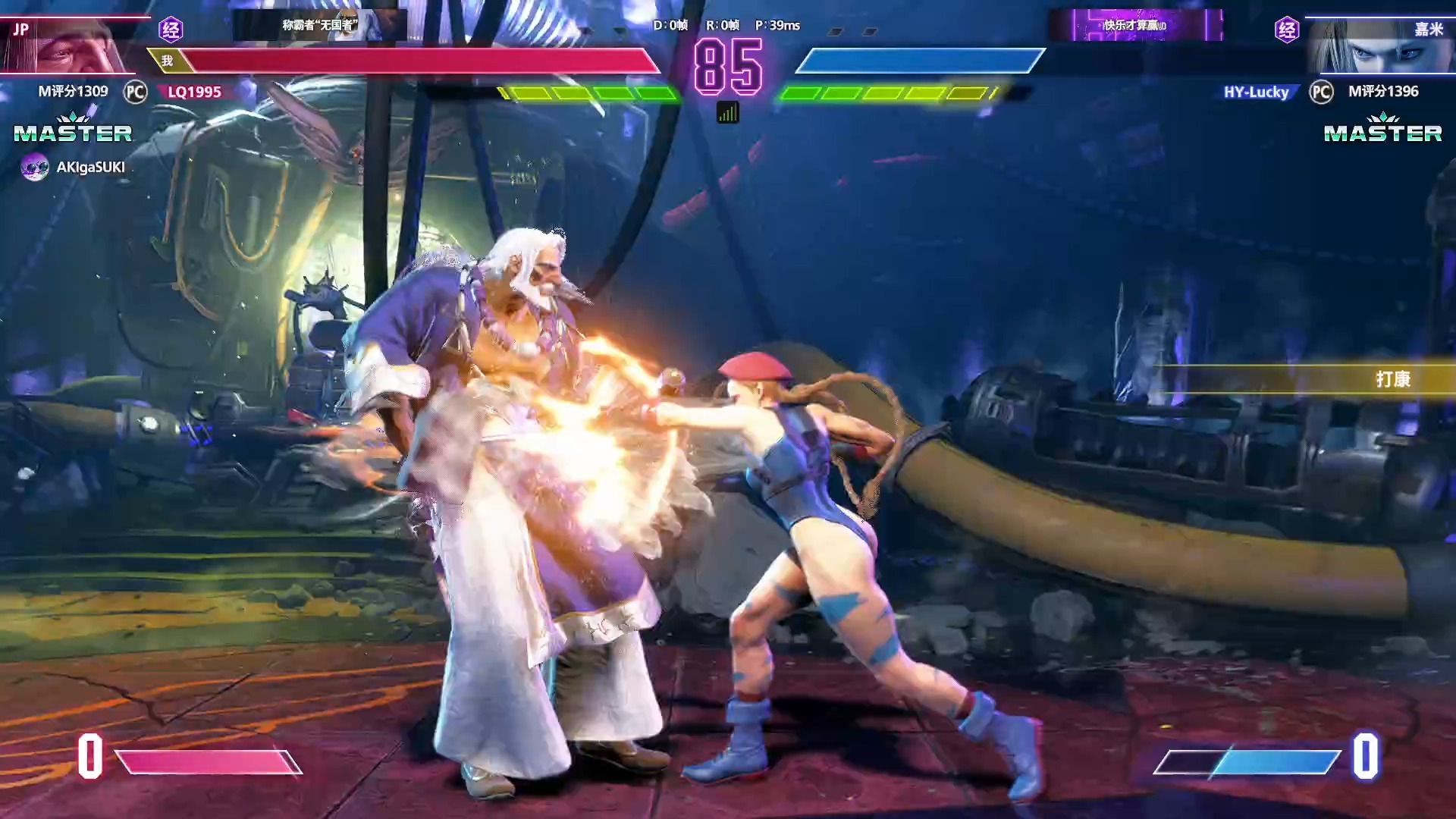Click the PC platform icon beside LQ1995

pyautogui.click(x=135, y=92)
